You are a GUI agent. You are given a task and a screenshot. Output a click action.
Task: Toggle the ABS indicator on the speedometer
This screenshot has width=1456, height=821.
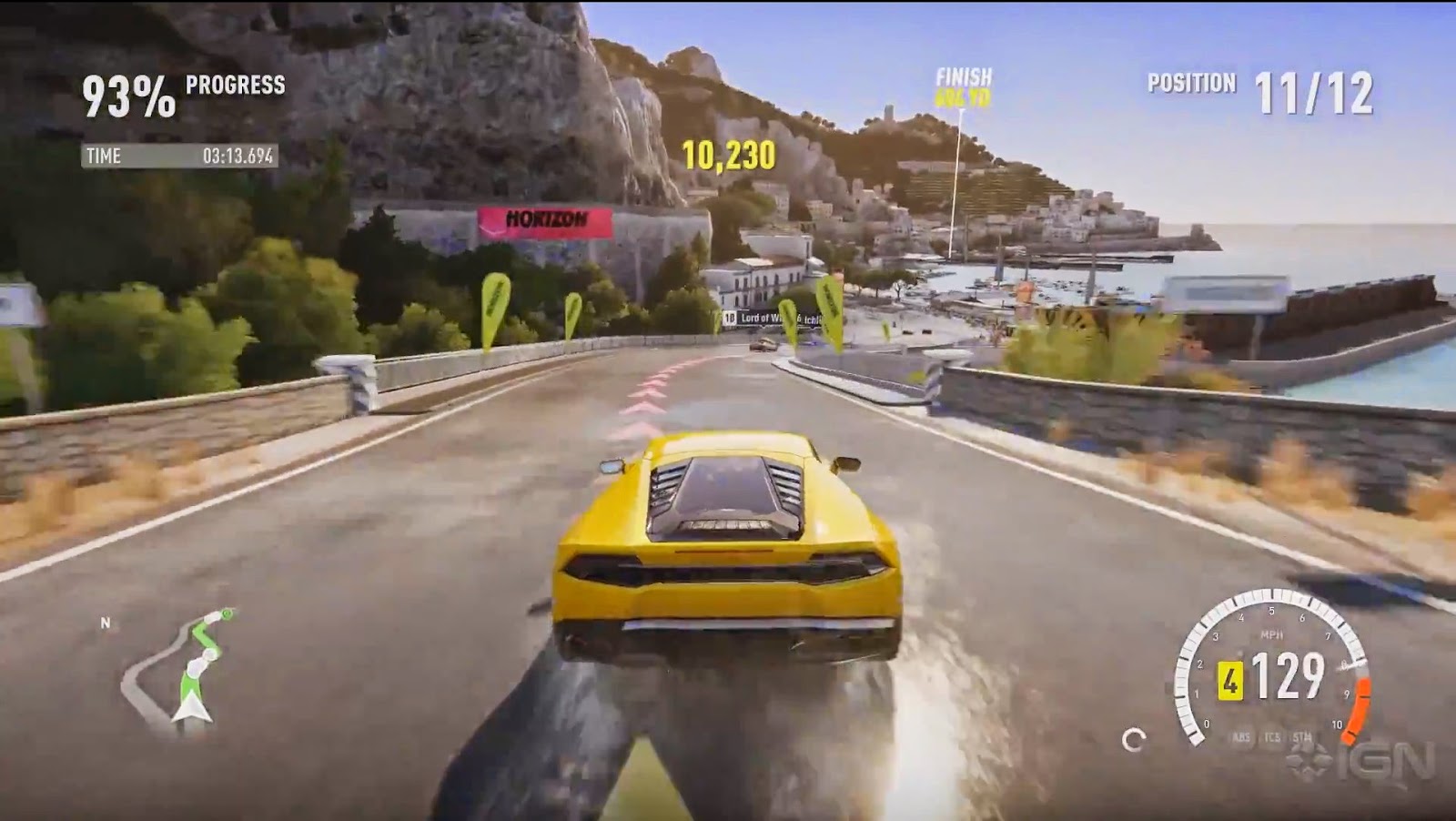pos(1240,738)
